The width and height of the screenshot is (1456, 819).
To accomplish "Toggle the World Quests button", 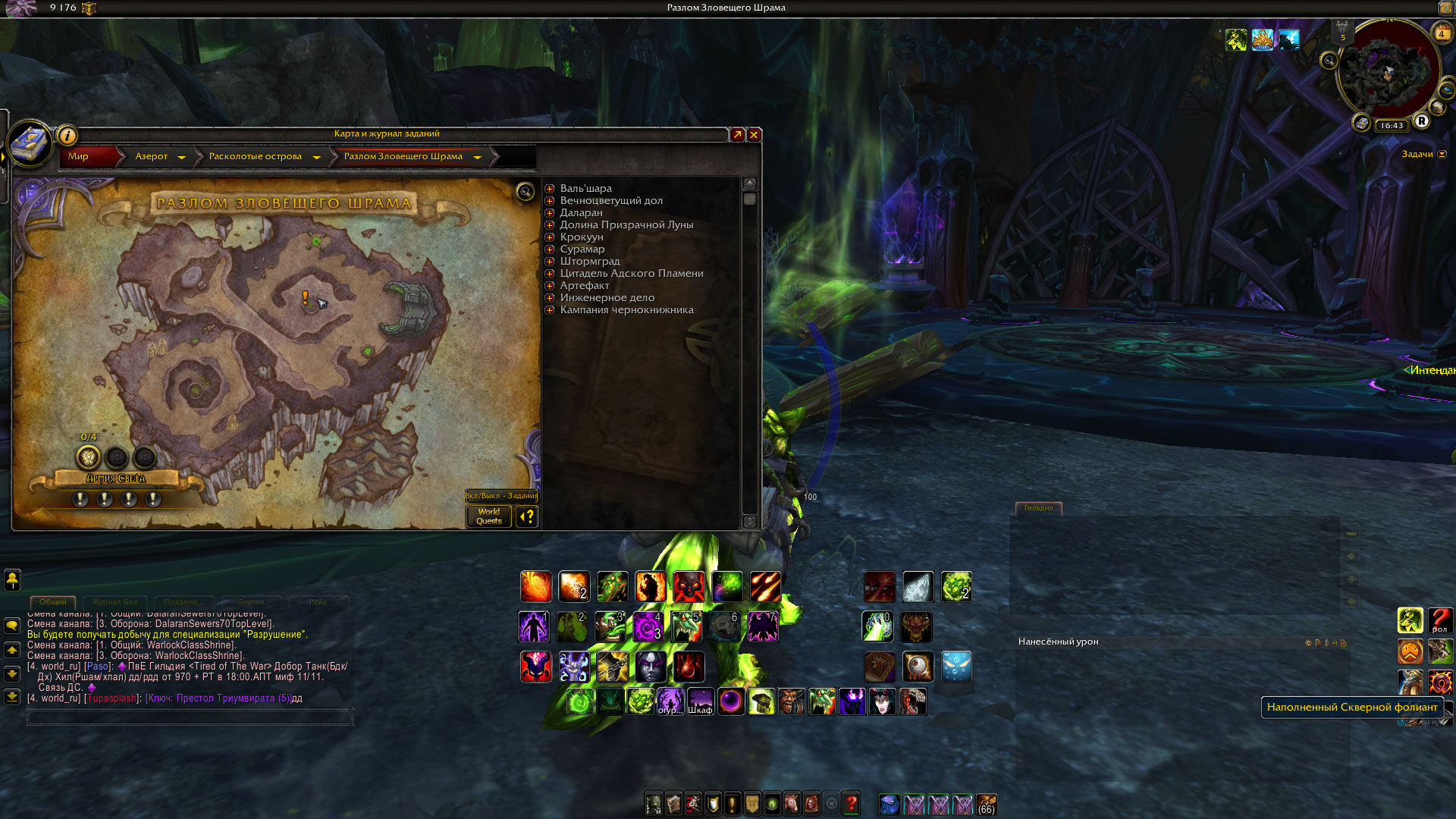I will 489,516.
